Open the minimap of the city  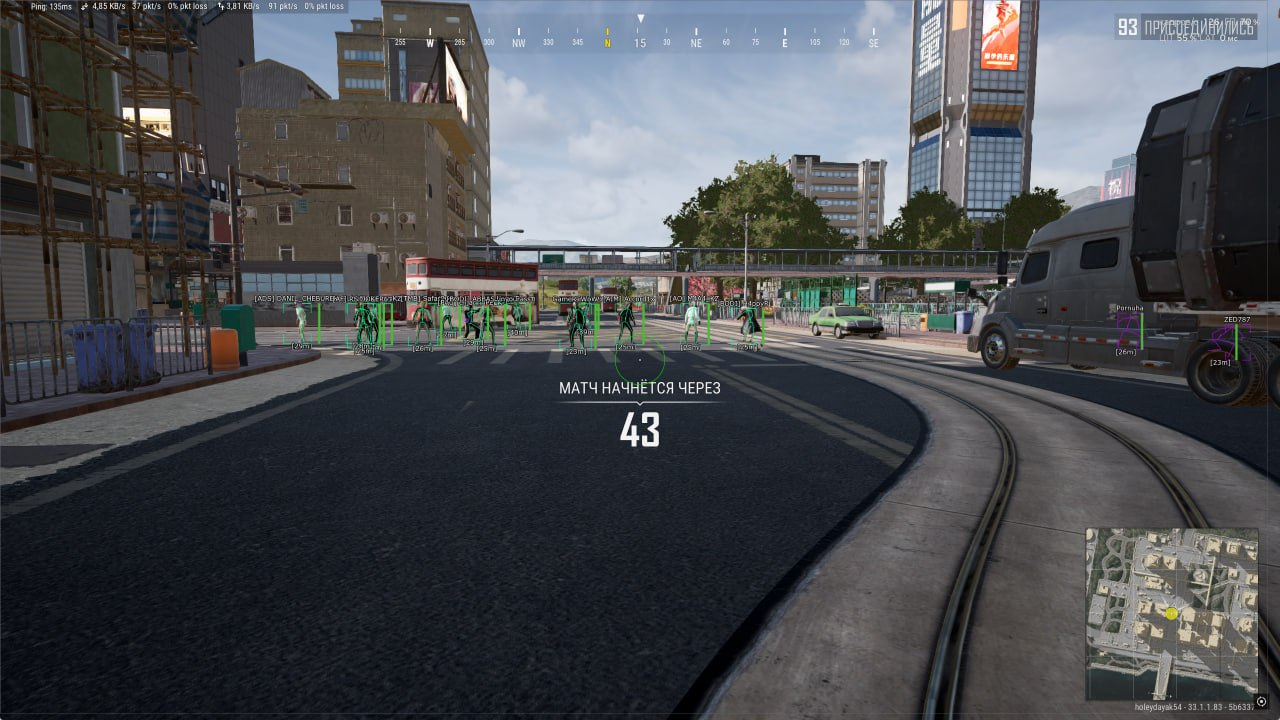[x=1171, y=613]
